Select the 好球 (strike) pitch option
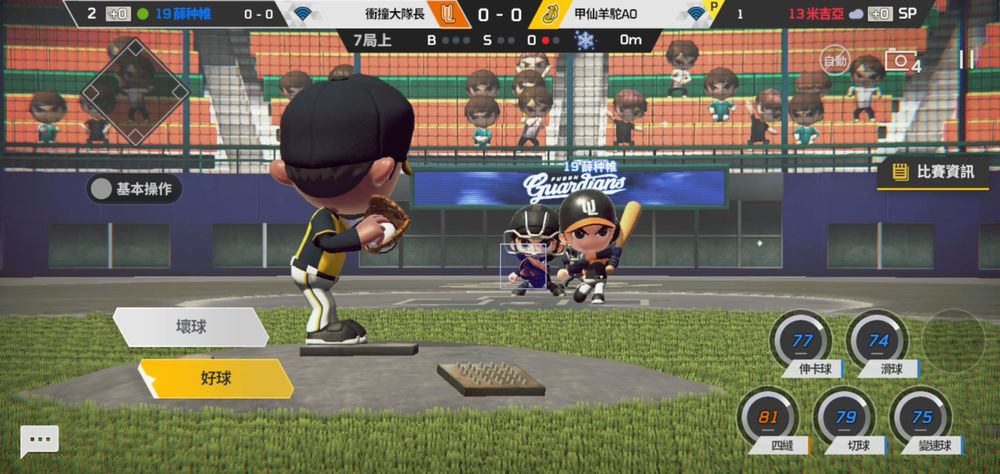1000x474 pixels. click(x=215, y=379)
